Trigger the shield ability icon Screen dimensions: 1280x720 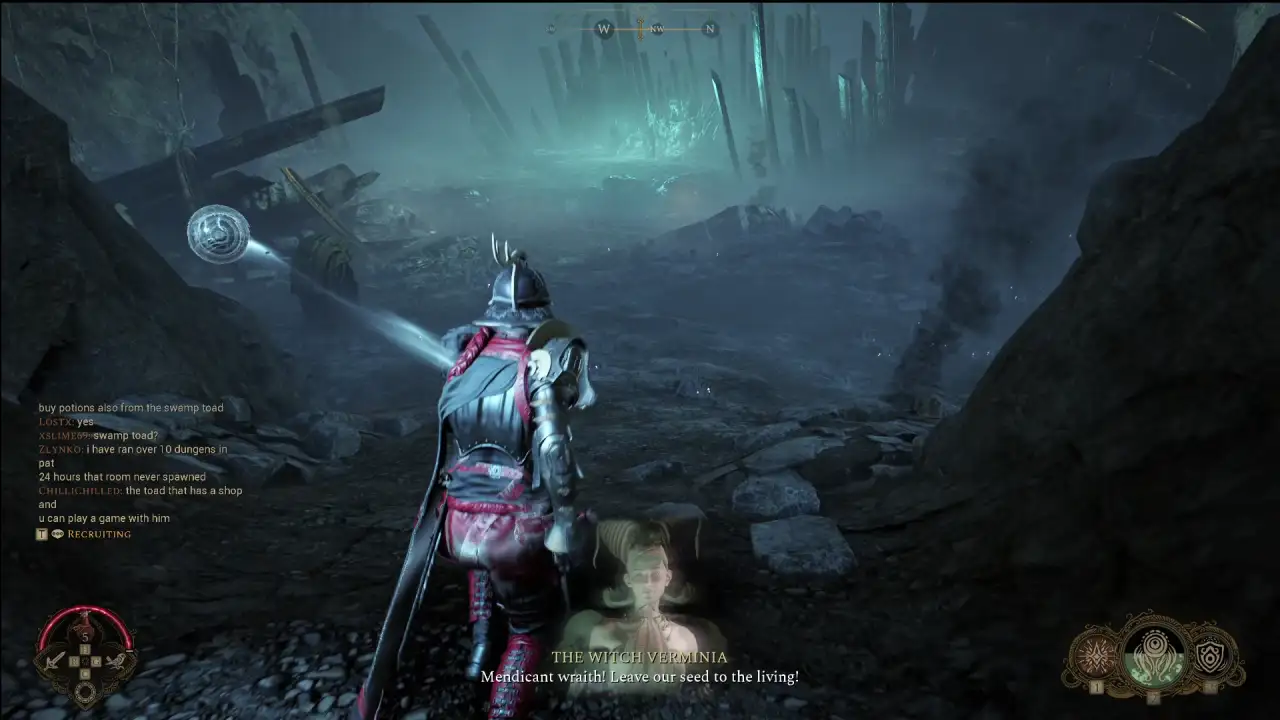point(1211,657)
